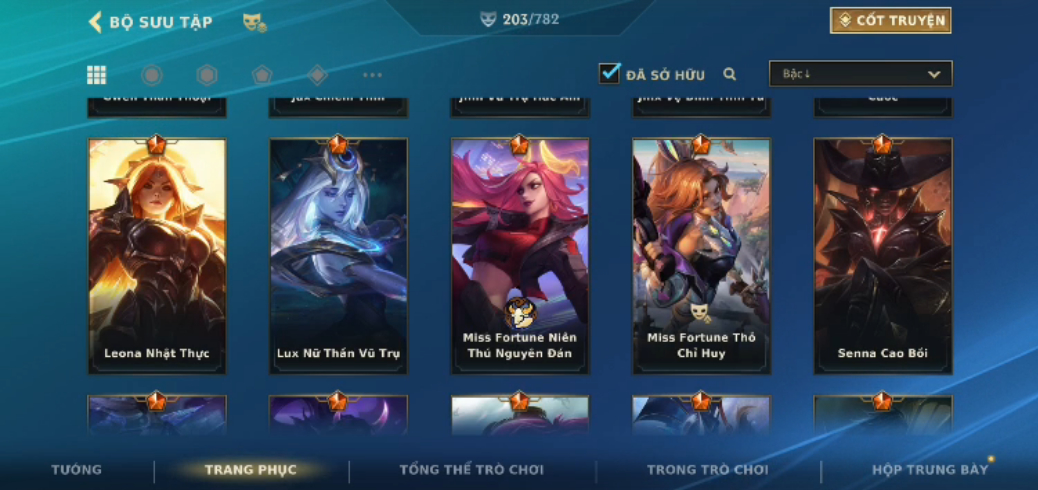
Task: Click the mask icon beside Bộ Sưu Tập
Action: pyautogui.click(x=254, y=22)
